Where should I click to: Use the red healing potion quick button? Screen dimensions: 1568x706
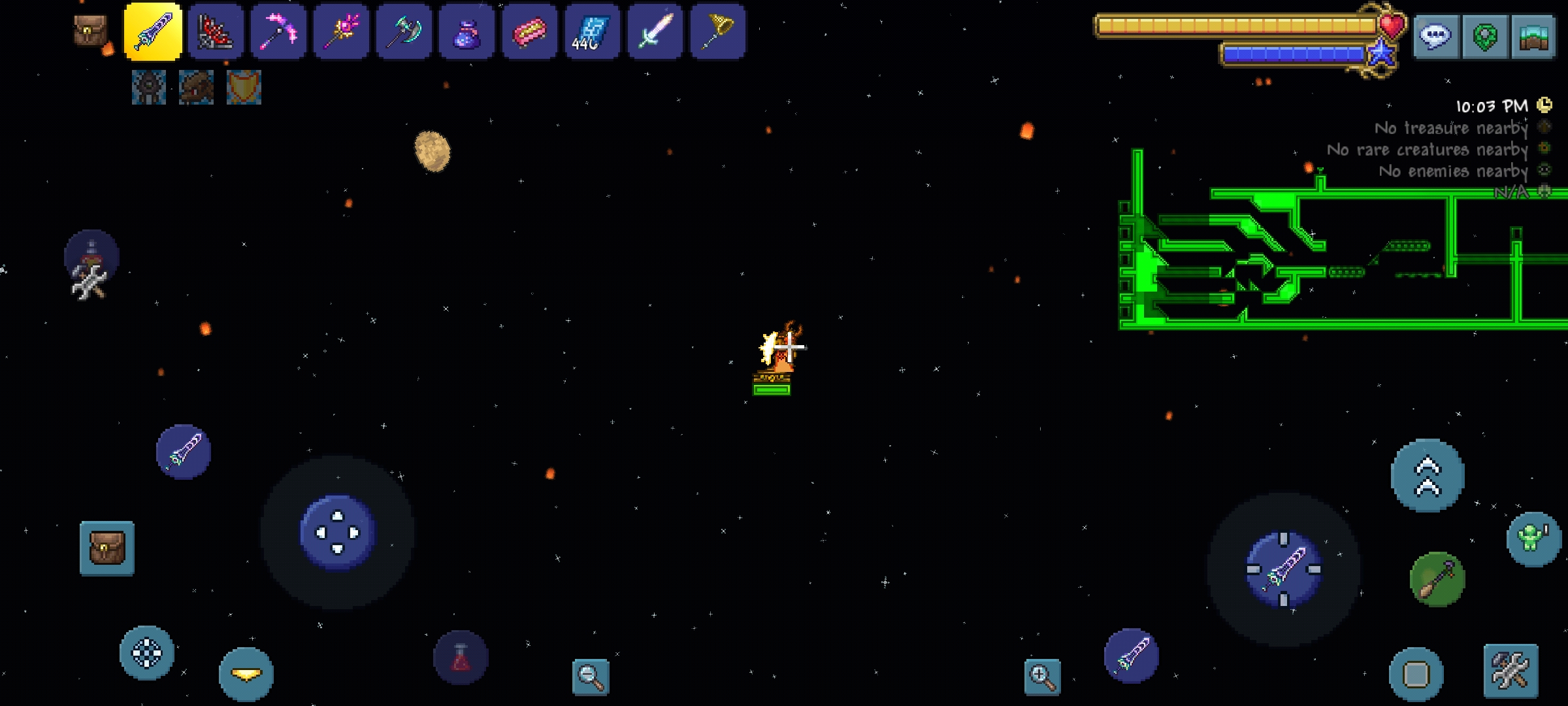point(461,658)
